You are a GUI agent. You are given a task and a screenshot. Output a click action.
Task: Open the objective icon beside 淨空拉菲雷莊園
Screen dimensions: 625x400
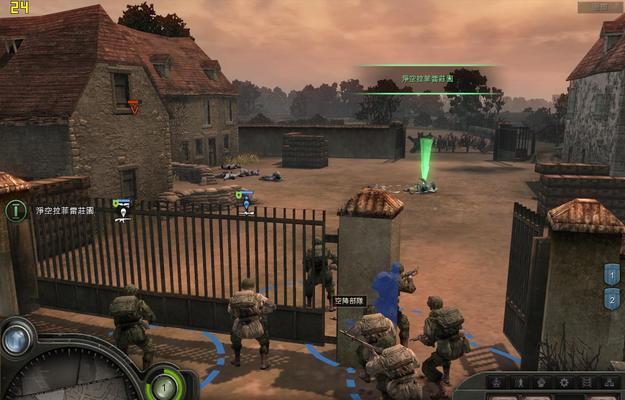pos(15,211)
